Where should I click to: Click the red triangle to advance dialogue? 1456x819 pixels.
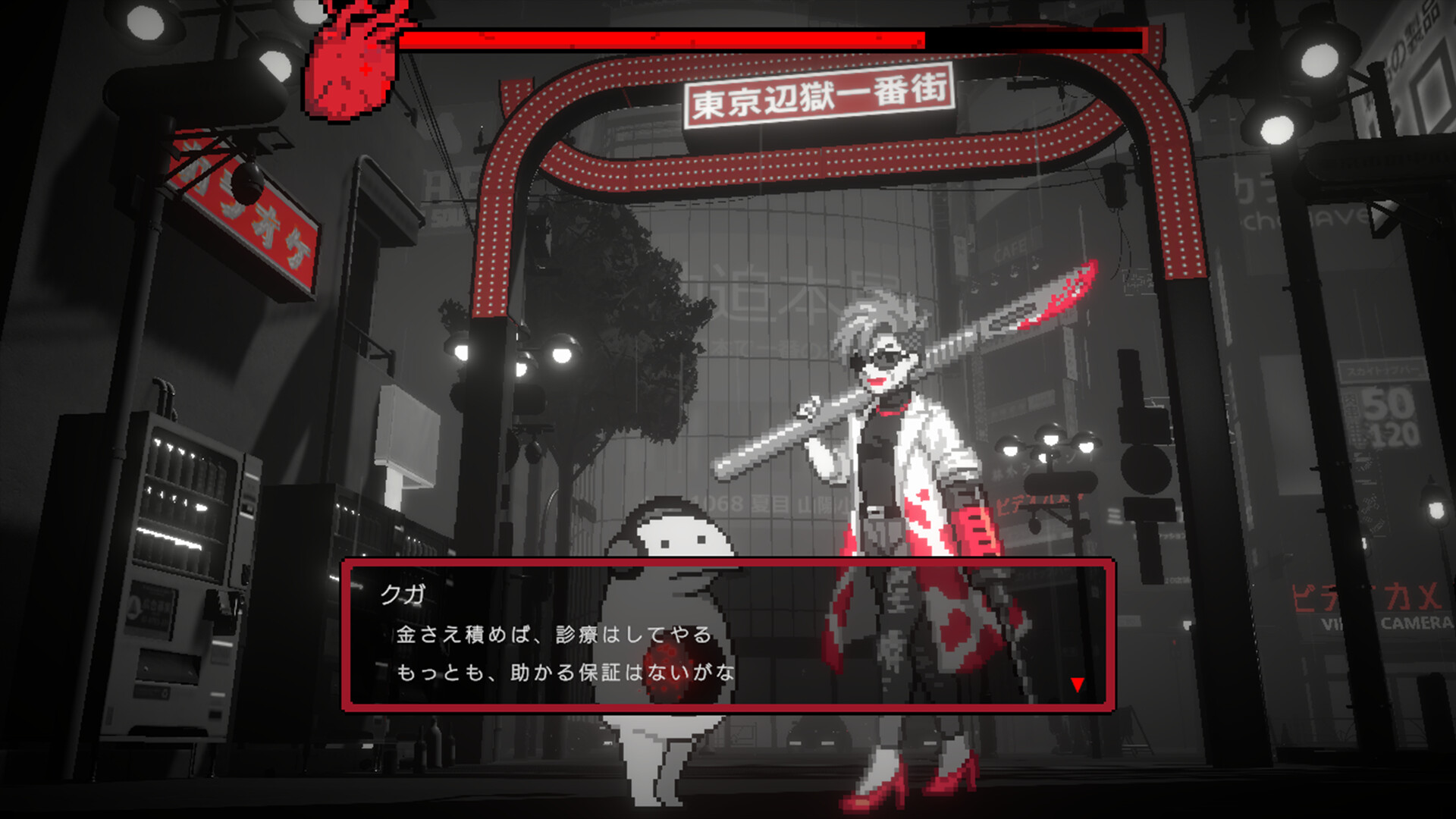click(x=1078, y=685)
